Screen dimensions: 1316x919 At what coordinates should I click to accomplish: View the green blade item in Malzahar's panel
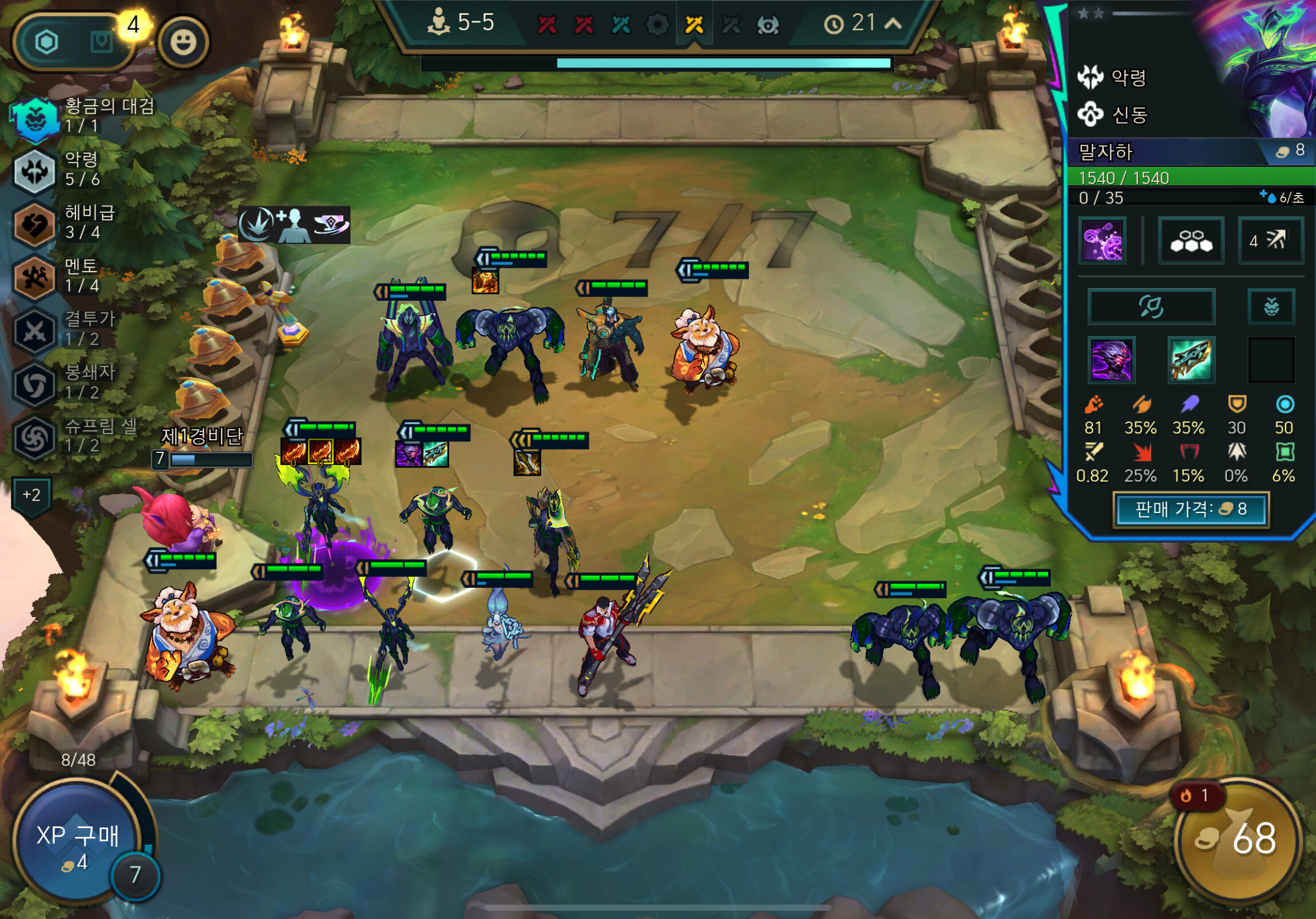click(1191, 360)
